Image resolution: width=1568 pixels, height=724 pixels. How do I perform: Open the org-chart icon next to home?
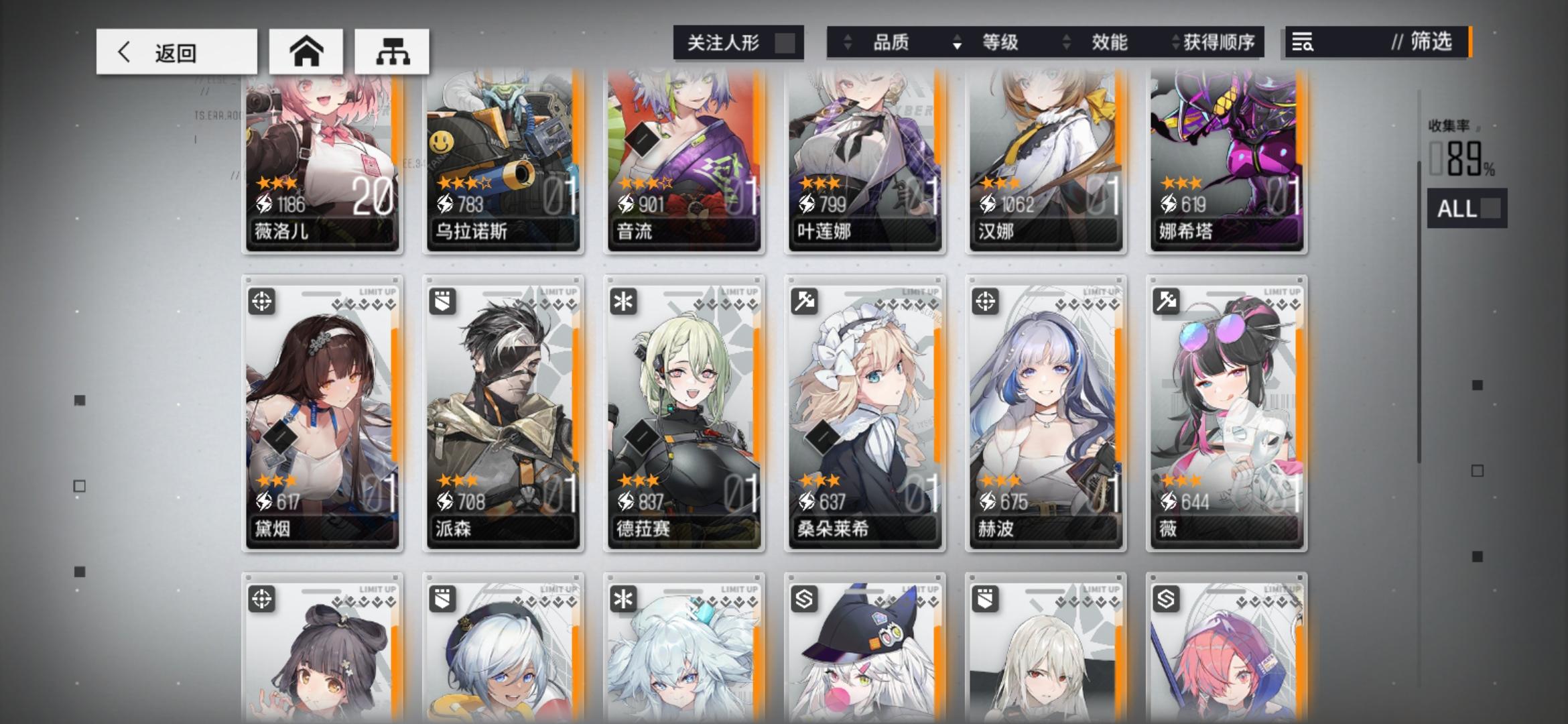[392, 51]
